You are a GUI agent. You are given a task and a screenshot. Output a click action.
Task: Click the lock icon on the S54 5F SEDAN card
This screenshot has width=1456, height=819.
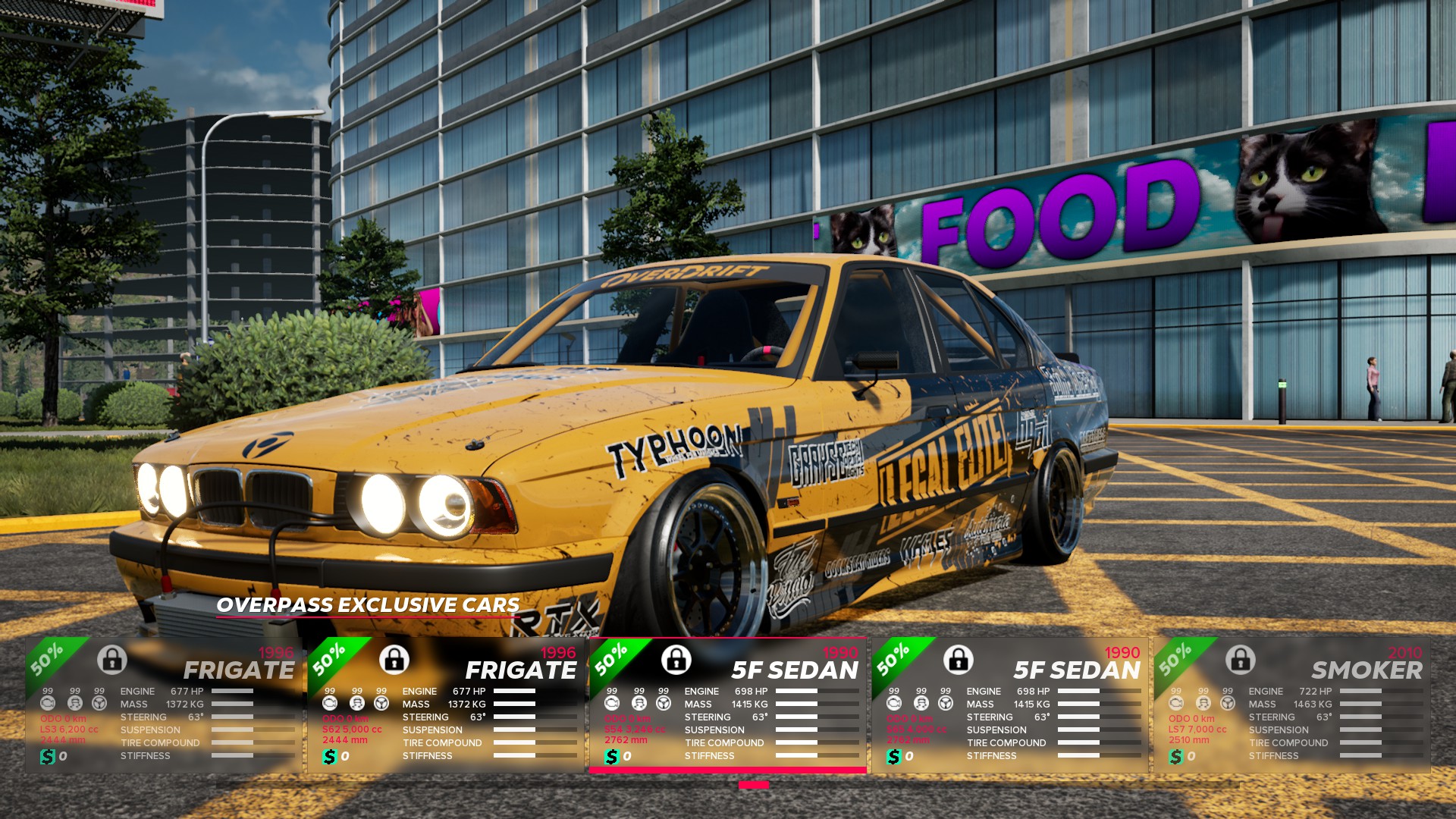pyautogui.click(x=676, y=661)
